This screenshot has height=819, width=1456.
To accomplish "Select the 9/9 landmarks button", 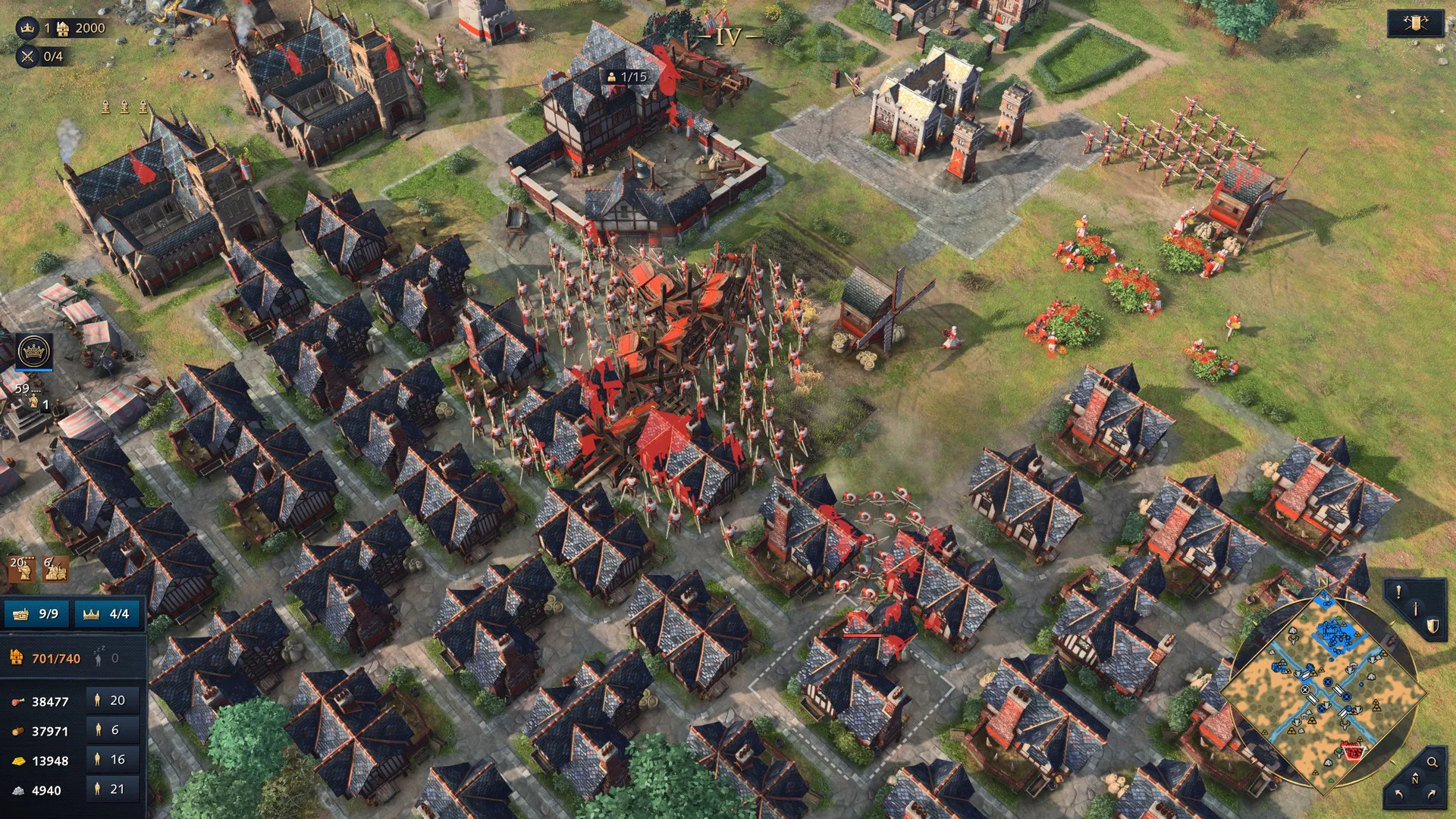I will coord(36,613).
